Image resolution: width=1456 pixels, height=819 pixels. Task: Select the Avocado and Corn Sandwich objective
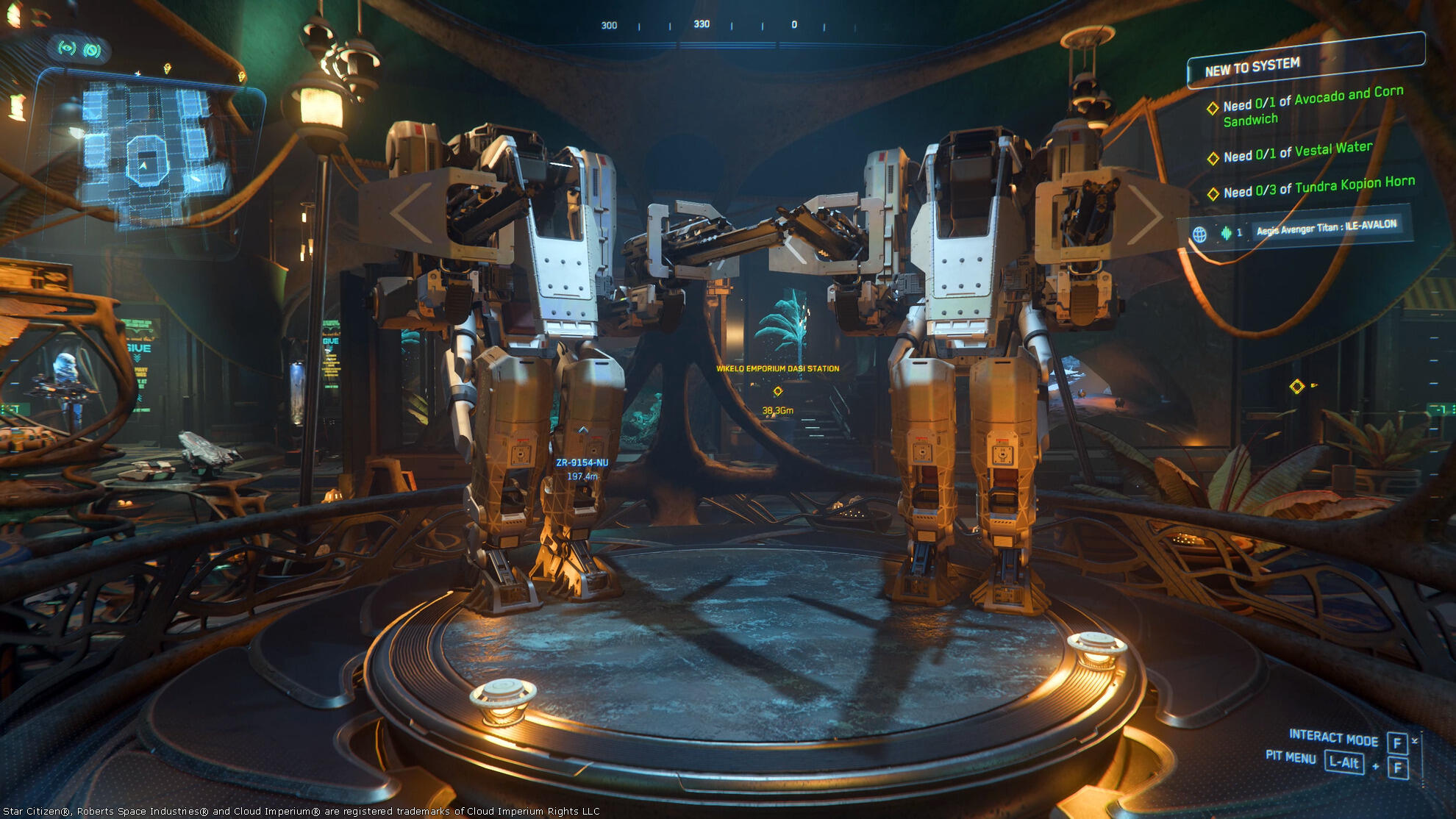(x=1312, y=106)
